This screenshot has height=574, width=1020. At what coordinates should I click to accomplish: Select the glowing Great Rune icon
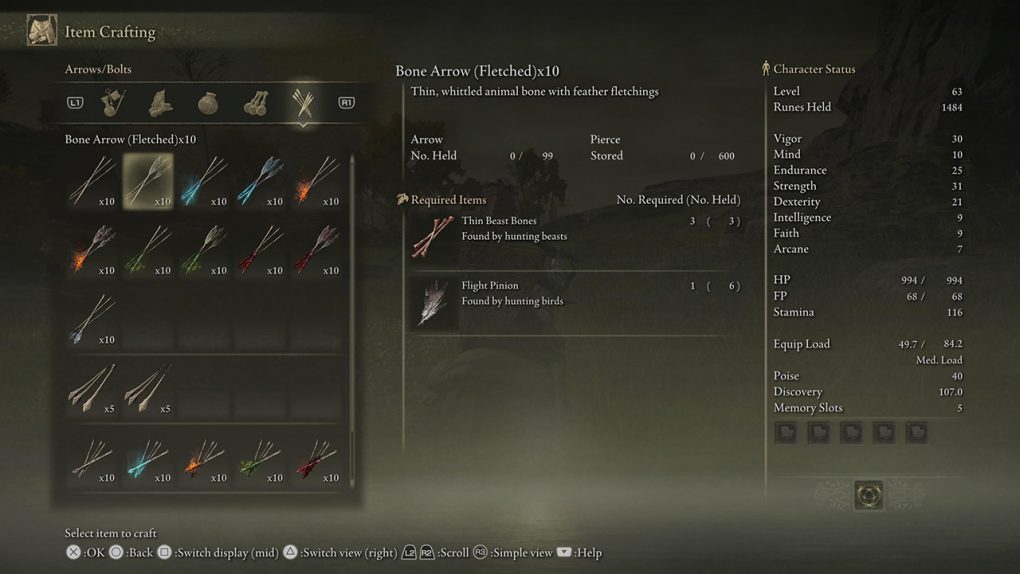(868, 494)
